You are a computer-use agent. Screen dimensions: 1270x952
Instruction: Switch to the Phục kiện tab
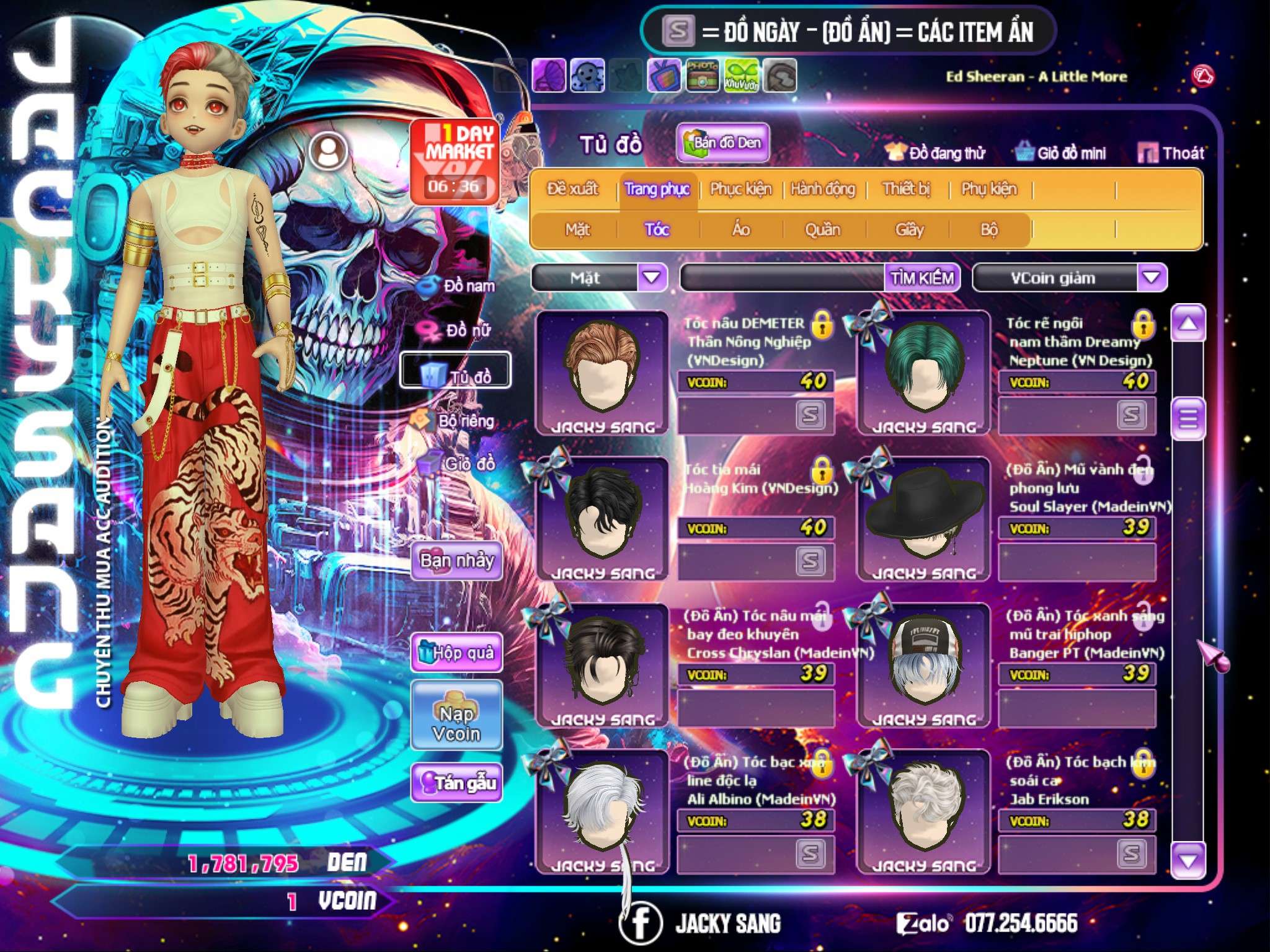pos(740,188)
